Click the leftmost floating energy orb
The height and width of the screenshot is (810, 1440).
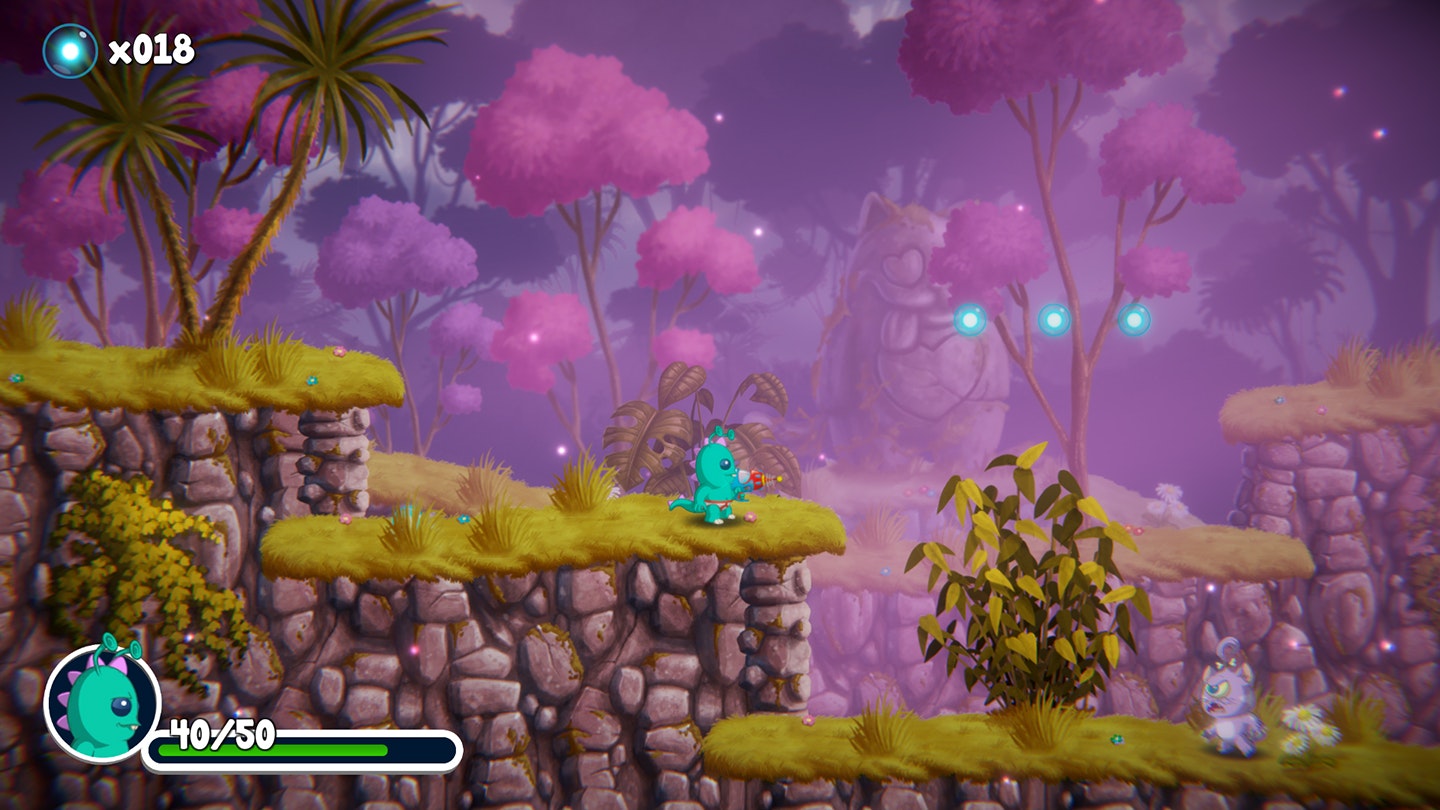tap(968, 320)
